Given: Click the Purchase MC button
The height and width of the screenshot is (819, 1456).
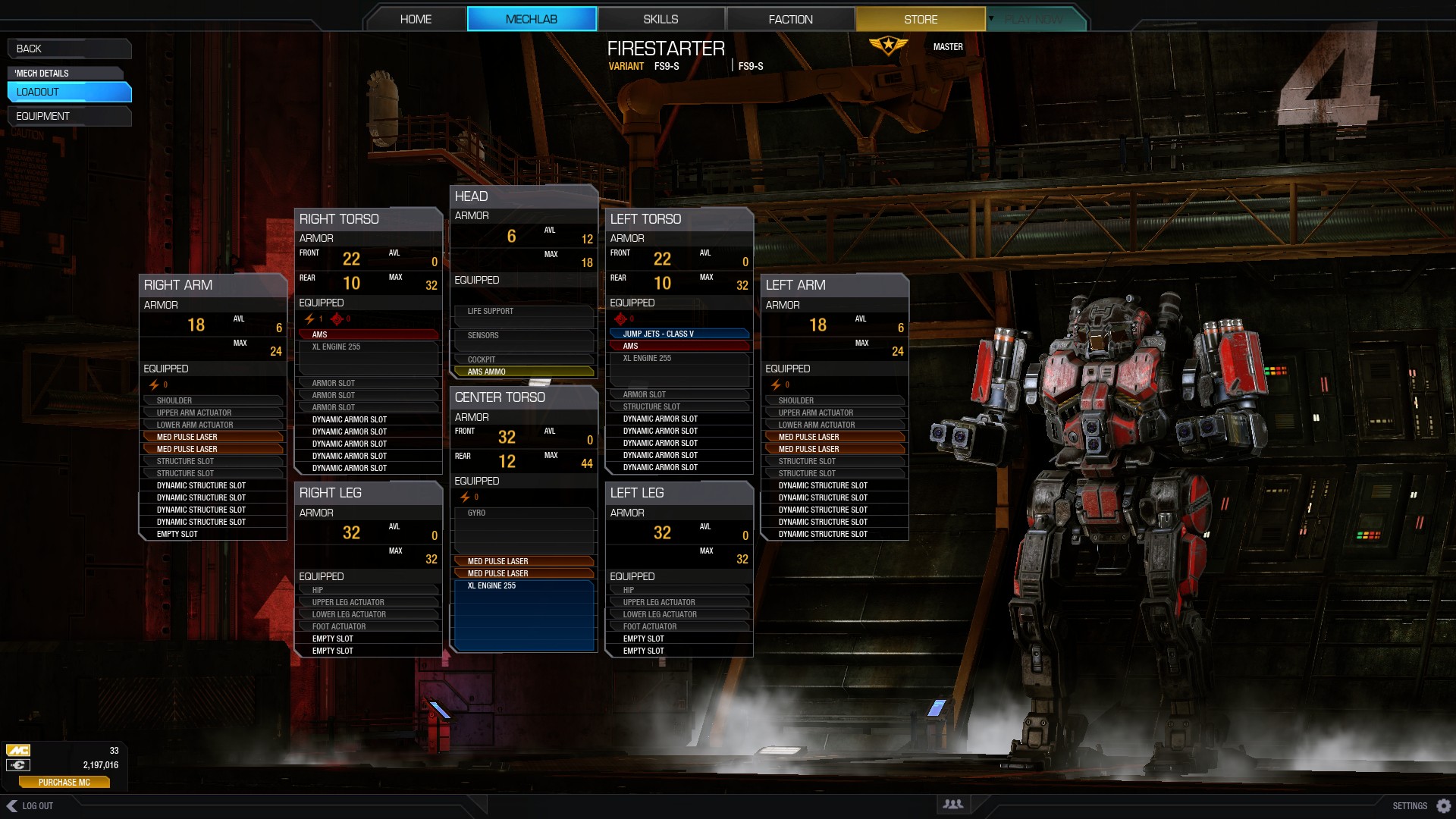Looking at the screenshot, I should tap(64, 782).
